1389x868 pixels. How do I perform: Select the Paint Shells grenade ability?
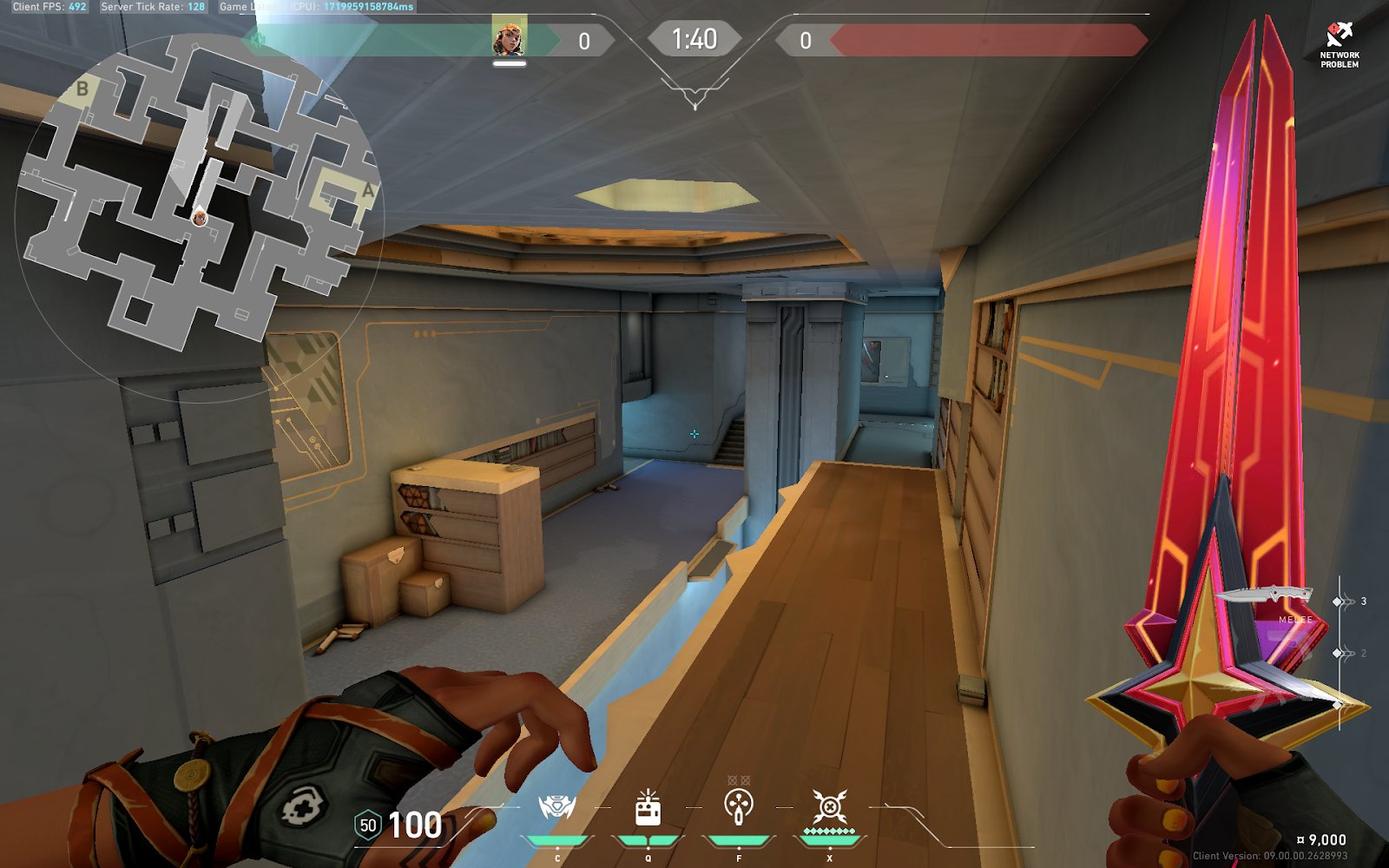point(739,806)
